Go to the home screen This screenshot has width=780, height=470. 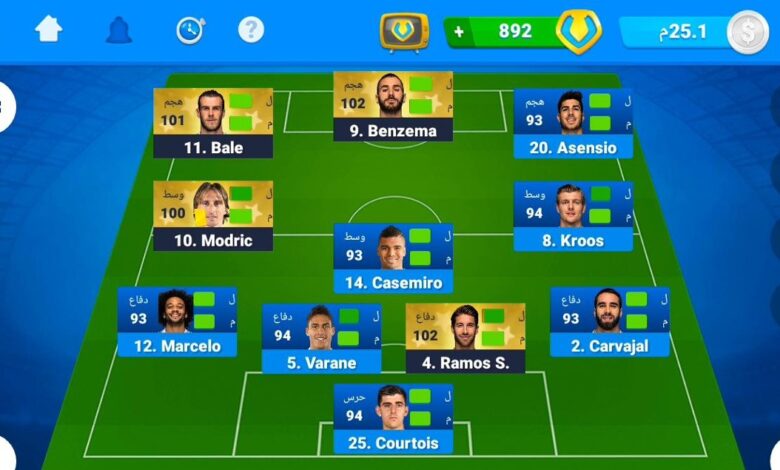48,29
